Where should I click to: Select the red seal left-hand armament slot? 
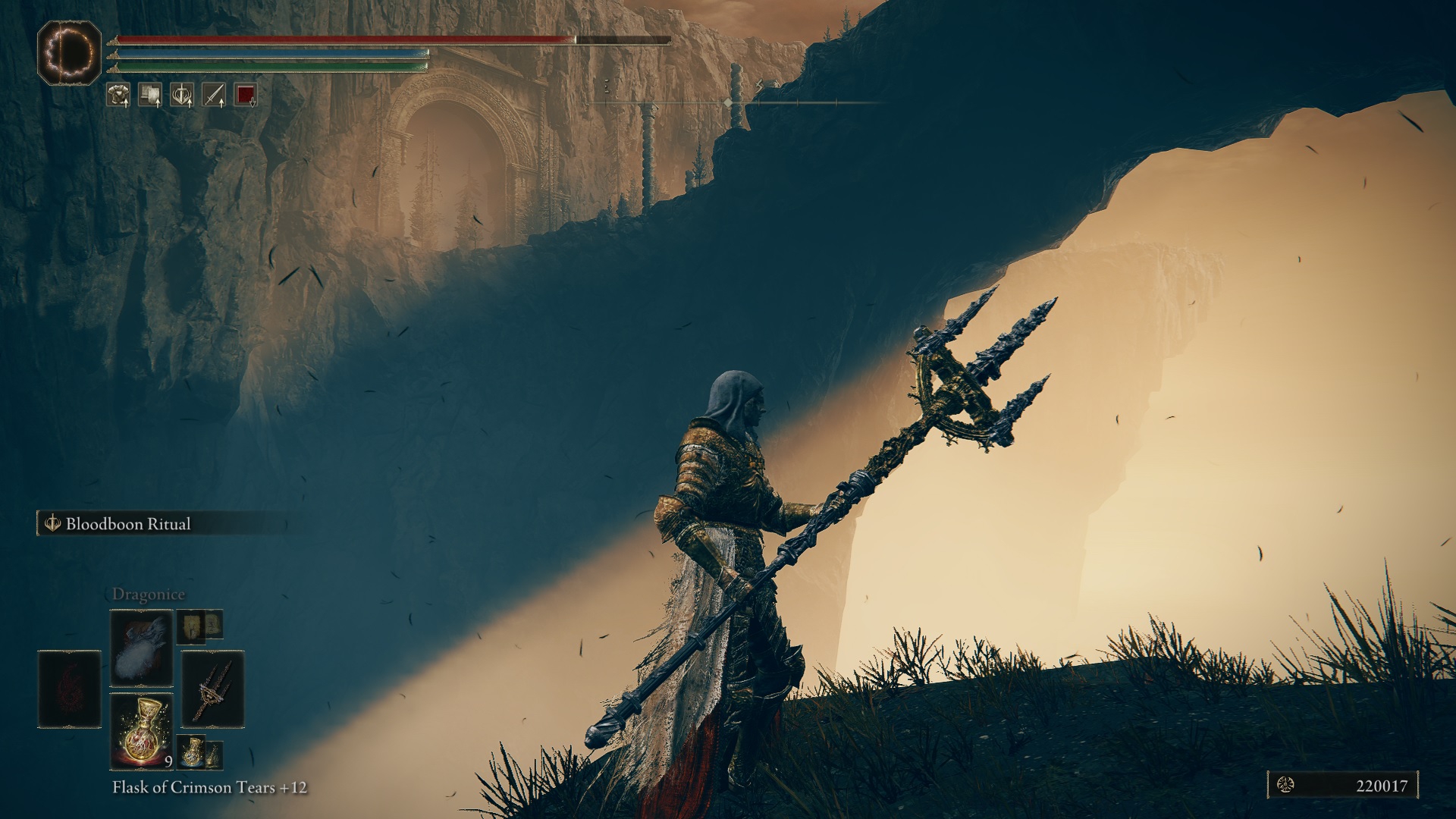pyautogui.click(x=70, y=690)
